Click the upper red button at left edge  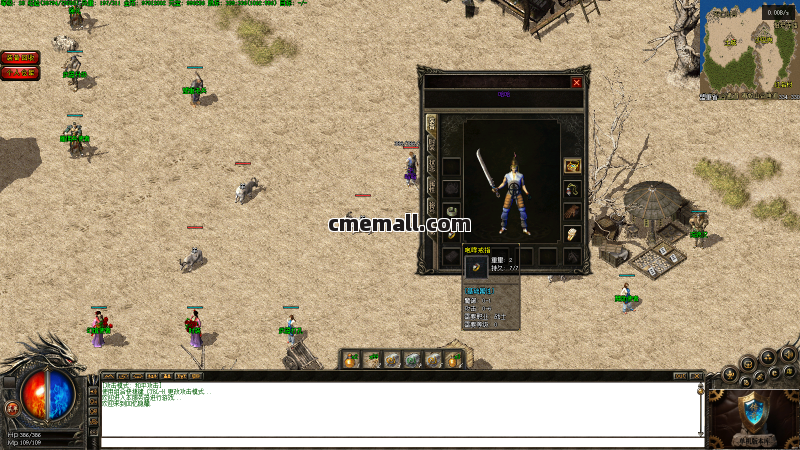point(20,58)
